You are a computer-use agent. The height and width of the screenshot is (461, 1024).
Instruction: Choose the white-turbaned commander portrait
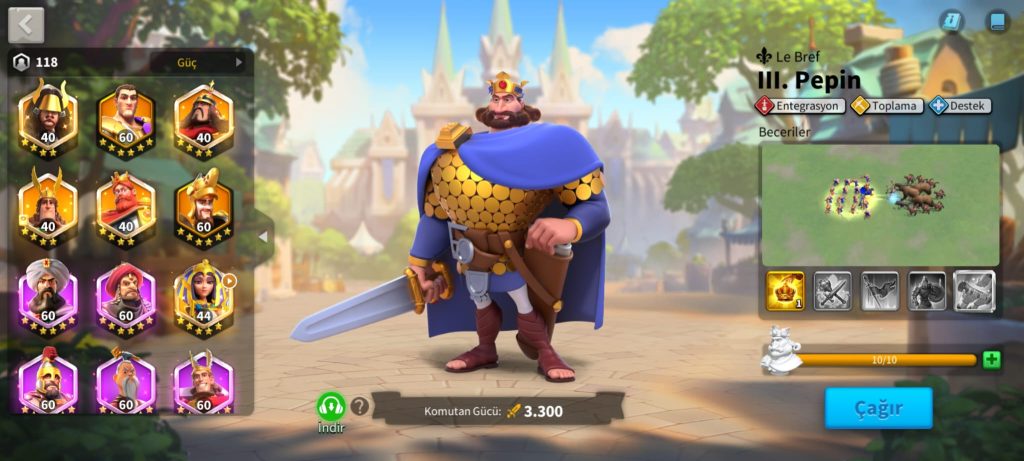pos(48,297)
